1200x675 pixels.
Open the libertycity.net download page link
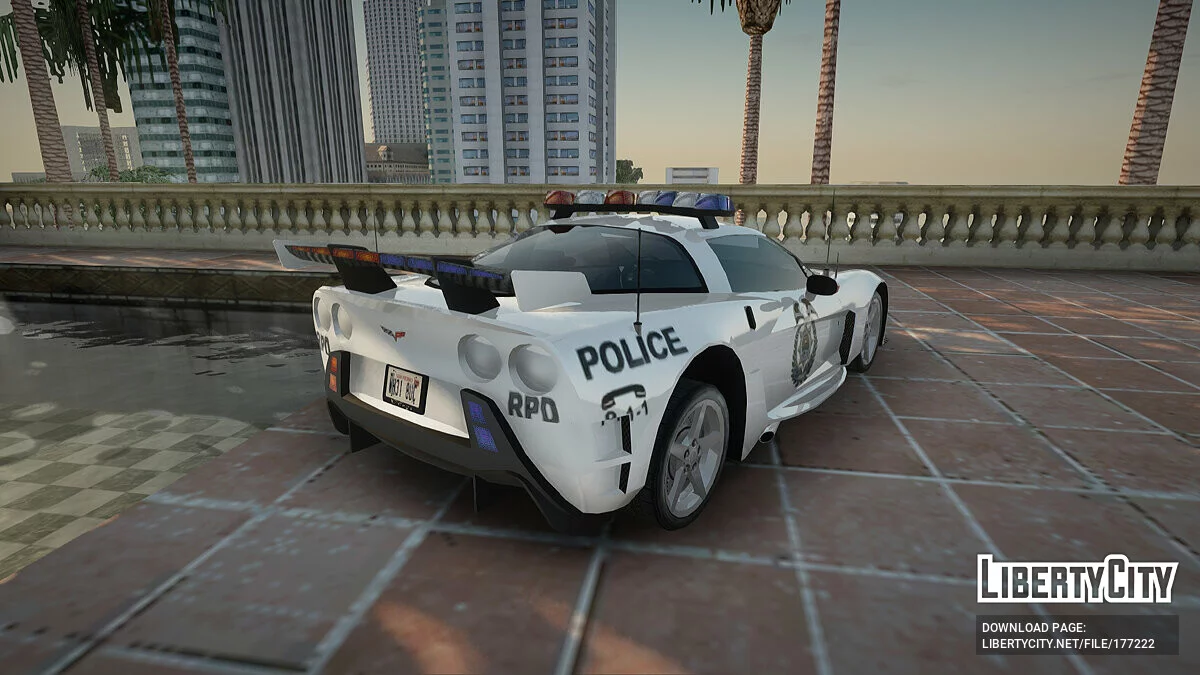tap(1068, 644)
